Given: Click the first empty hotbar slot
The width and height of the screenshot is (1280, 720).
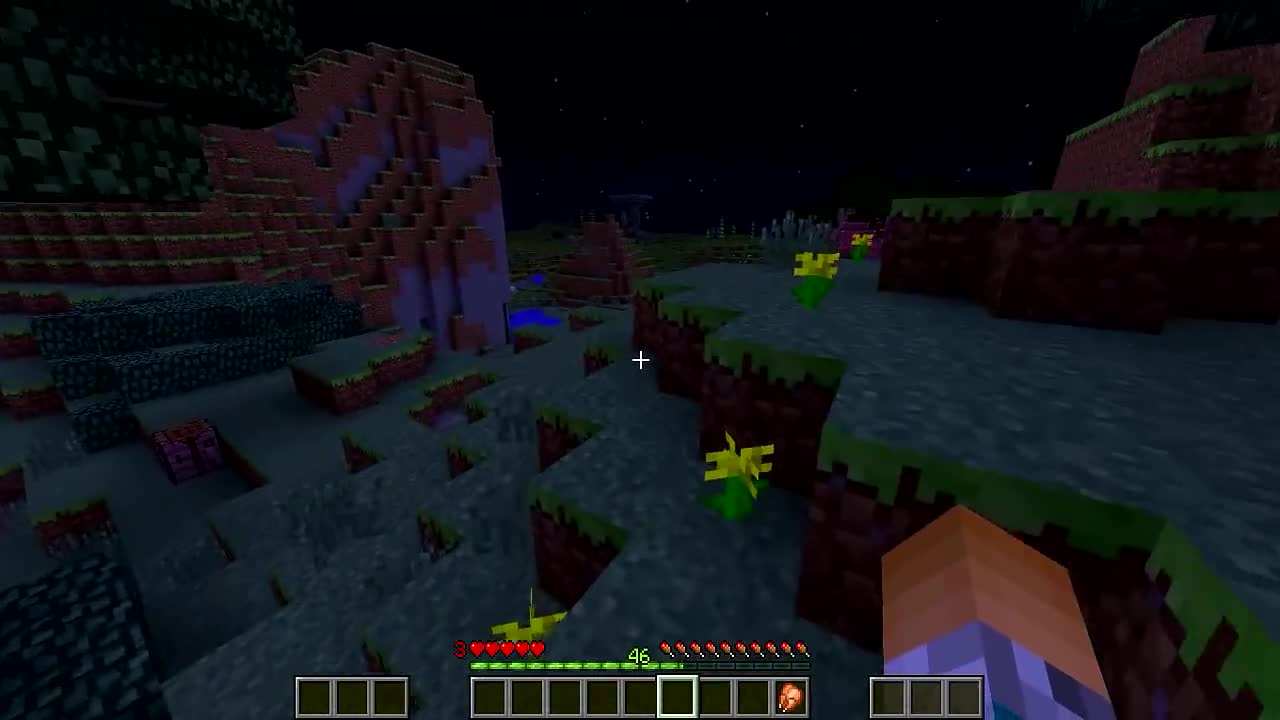Looking at the screenshot, I should (490, 695).
